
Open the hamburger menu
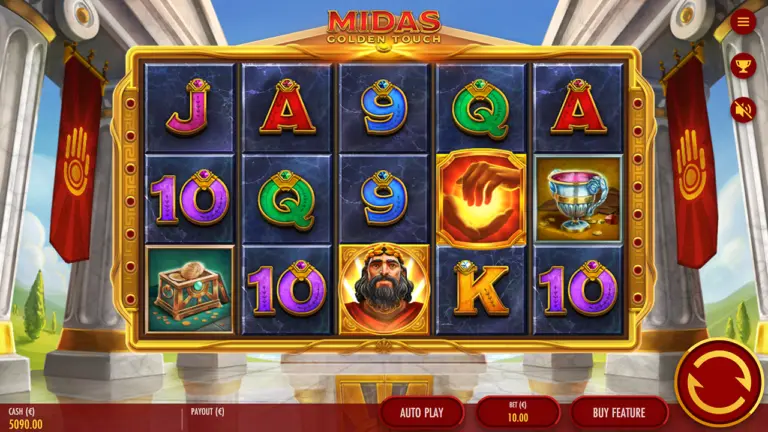(x=743, y=22)
